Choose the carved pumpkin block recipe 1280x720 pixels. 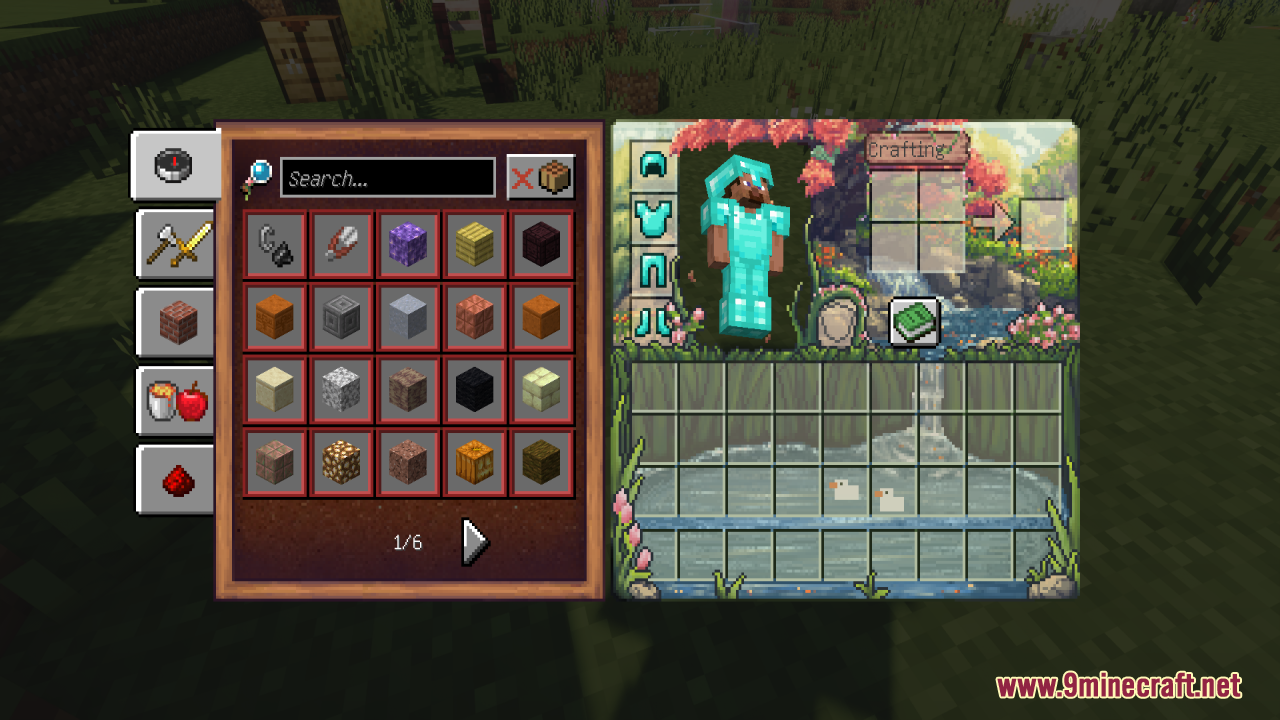point(475,463)
